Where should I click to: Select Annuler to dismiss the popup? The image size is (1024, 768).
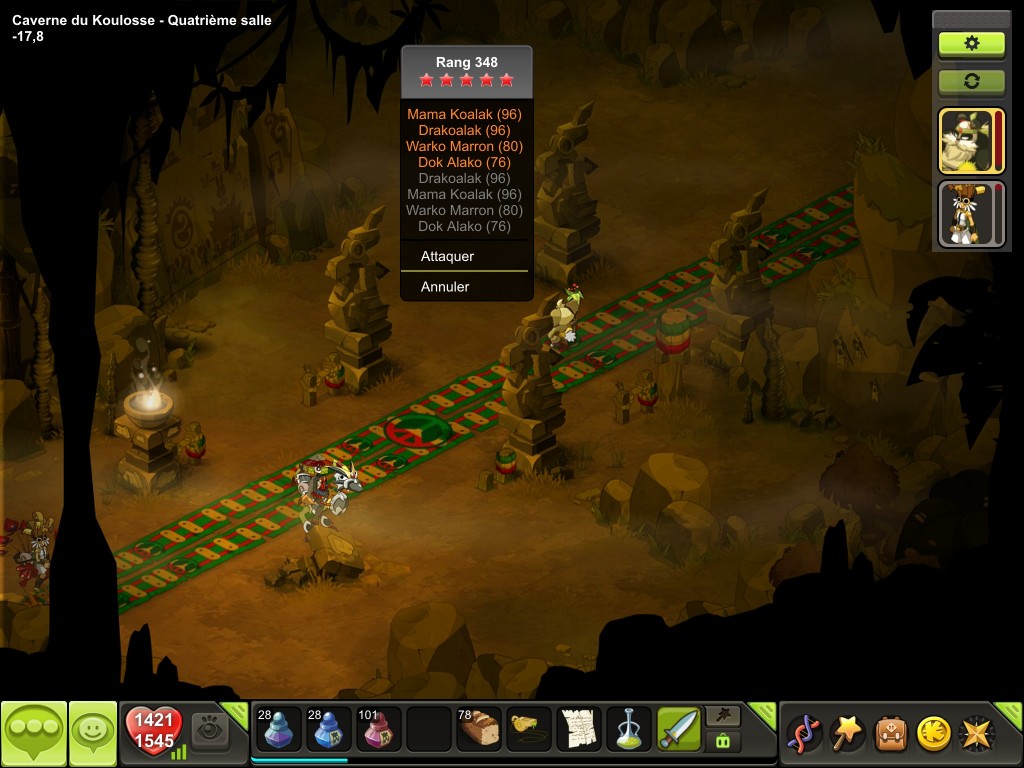445,287
